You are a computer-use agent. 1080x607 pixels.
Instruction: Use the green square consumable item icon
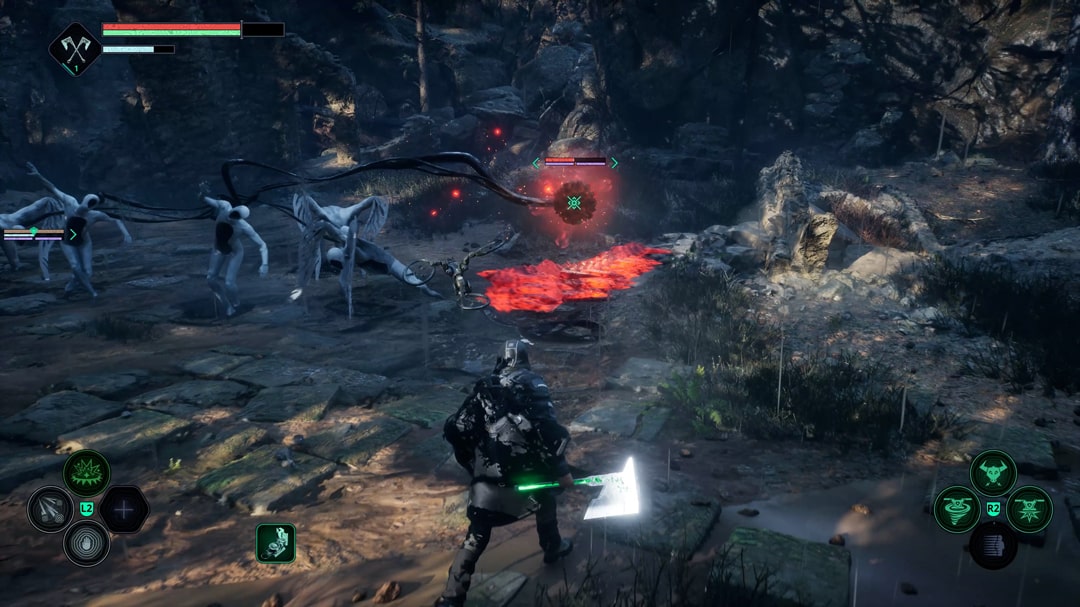pos(275,543)
